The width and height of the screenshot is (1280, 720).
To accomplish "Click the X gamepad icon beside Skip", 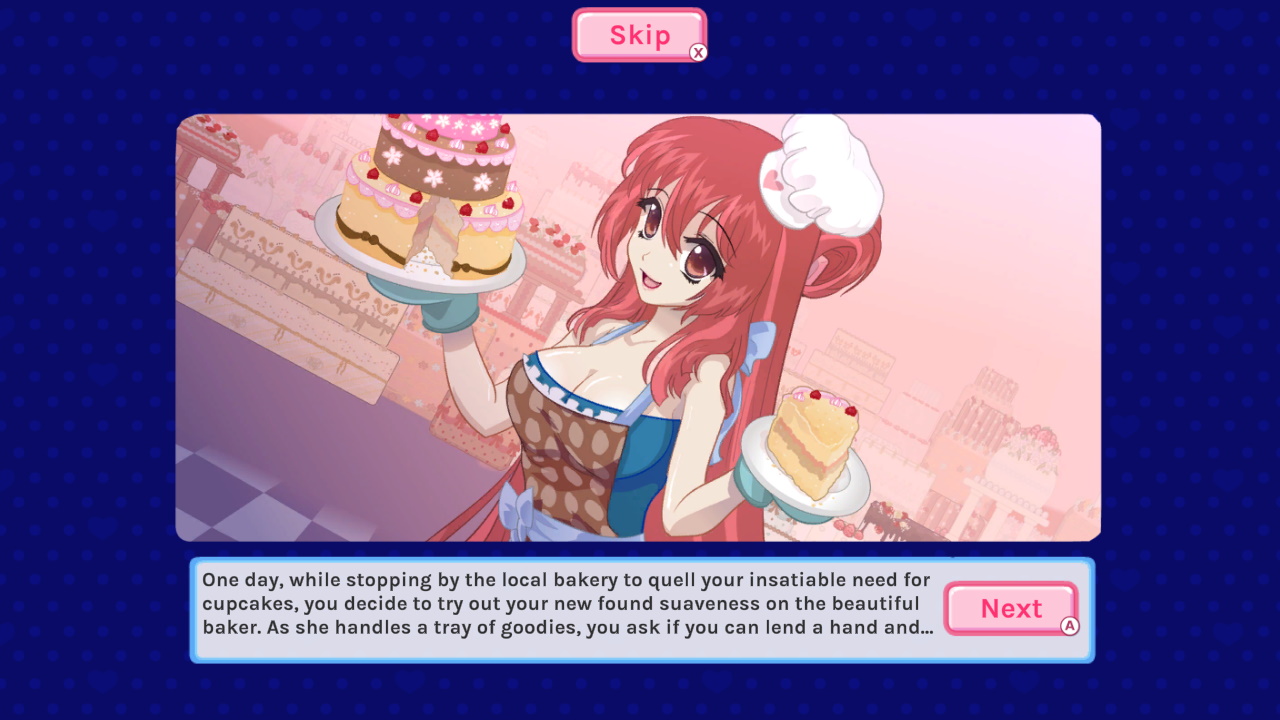I will pyautogui.click(x=700, y=52).
